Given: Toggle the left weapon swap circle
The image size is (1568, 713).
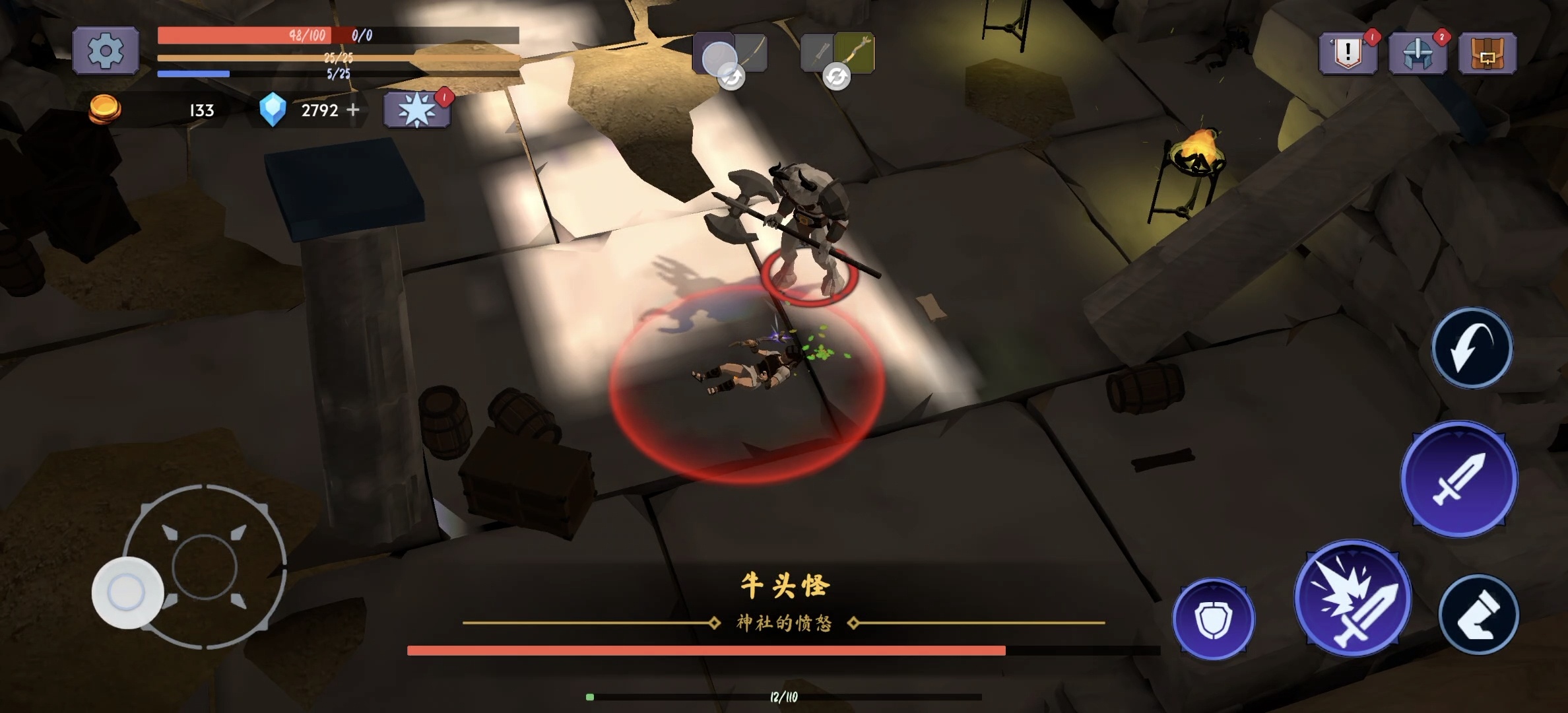Looking at the screenshot, I should pos(731,77).
